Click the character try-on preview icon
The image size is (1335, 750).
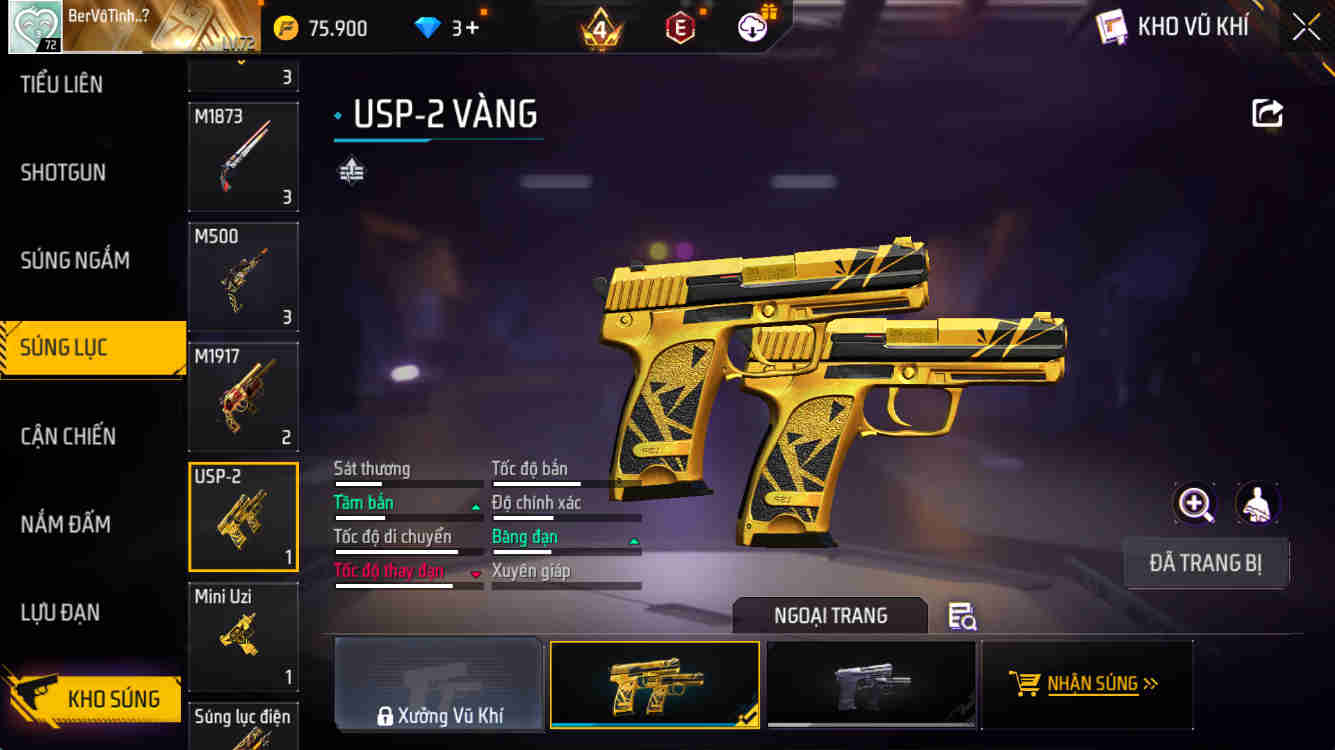1257,503
